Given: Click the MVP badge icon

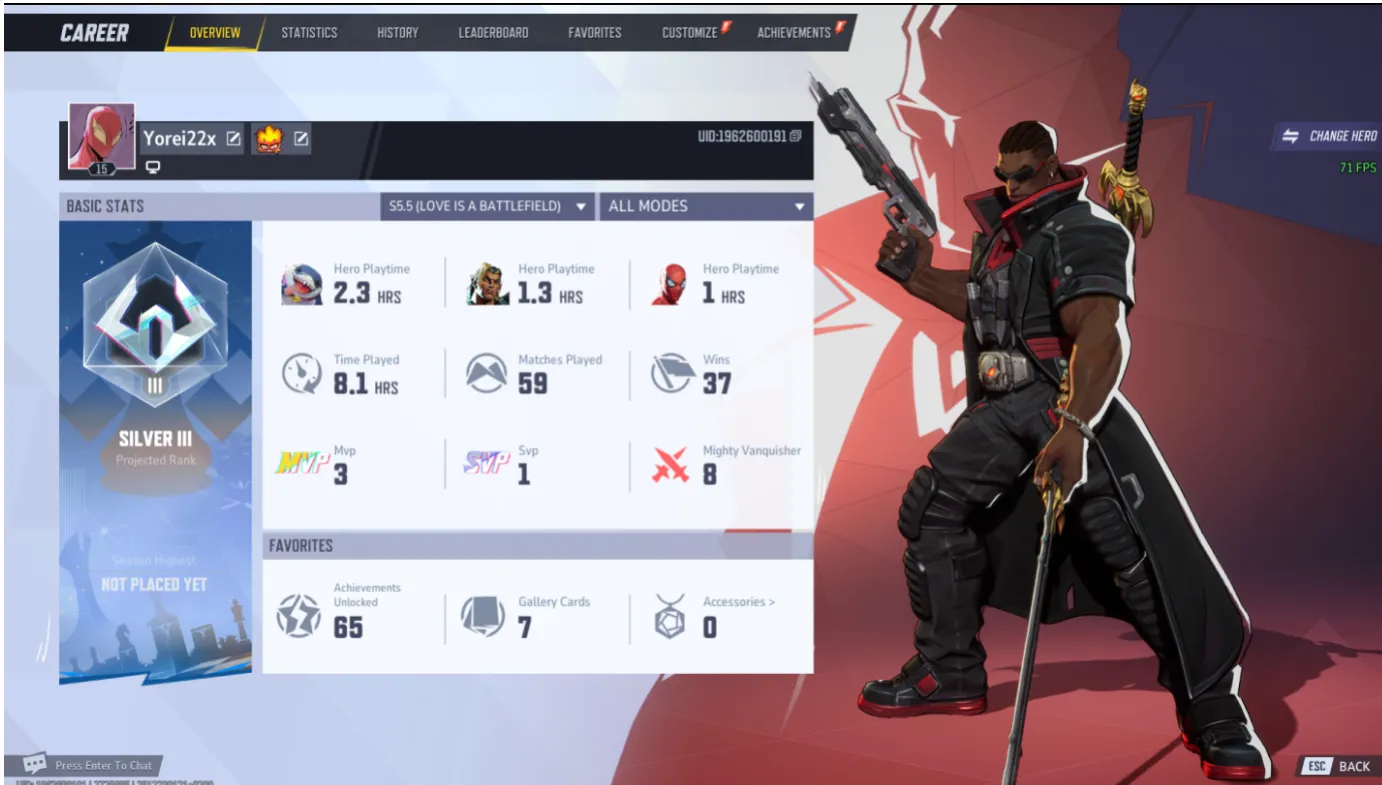Looking at the screenshot, I should (x=303, y=460).
